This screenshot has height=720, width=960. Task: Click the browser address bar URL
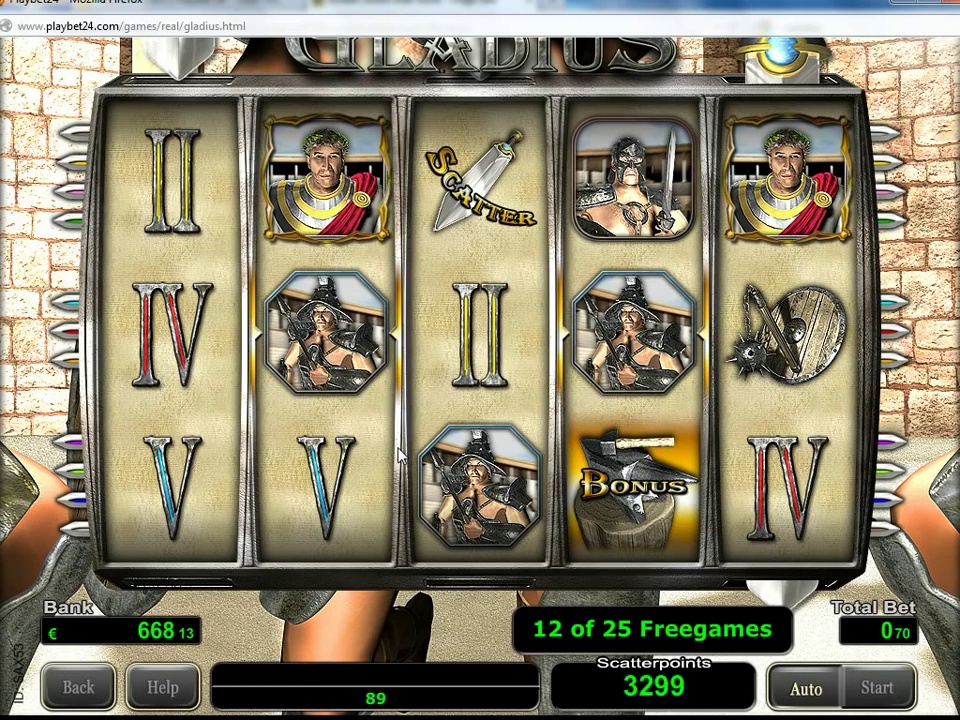pos(132,26)
